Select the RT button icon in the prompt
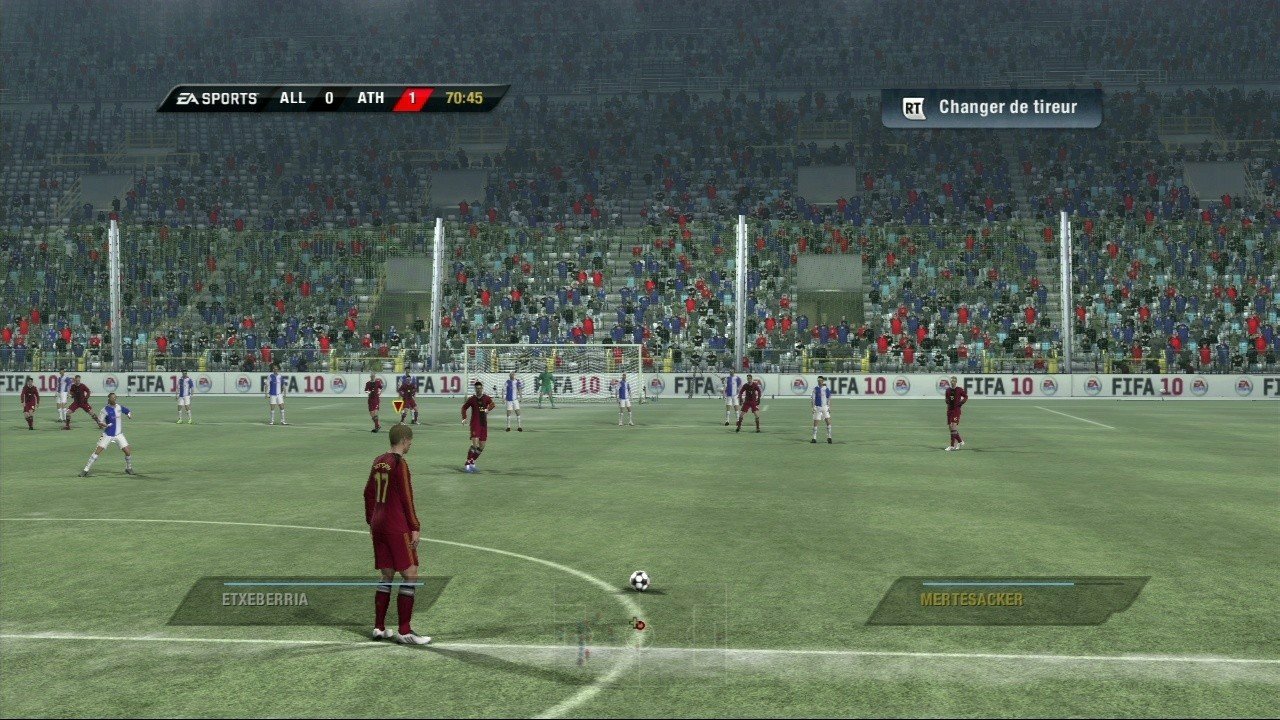The image size is (1280, 720). pyautogui.click(x=911, y=106)
